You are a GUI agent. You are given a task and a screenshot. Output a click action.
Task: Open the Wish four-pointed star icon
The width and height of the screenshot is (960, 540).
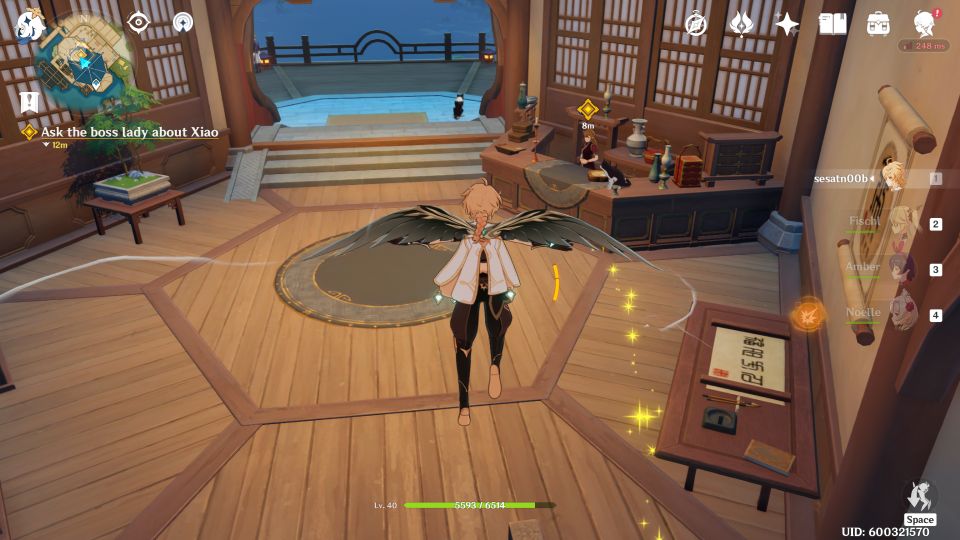pyautogui.click(x=787, y=24)
